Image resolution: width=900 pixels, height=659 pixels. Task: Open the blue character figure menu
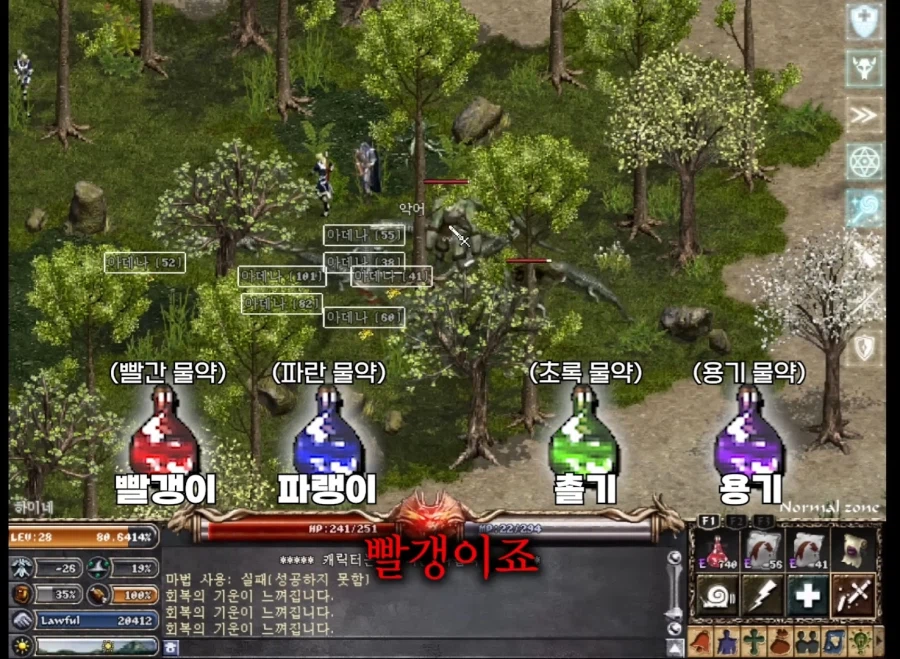(726, 640)
